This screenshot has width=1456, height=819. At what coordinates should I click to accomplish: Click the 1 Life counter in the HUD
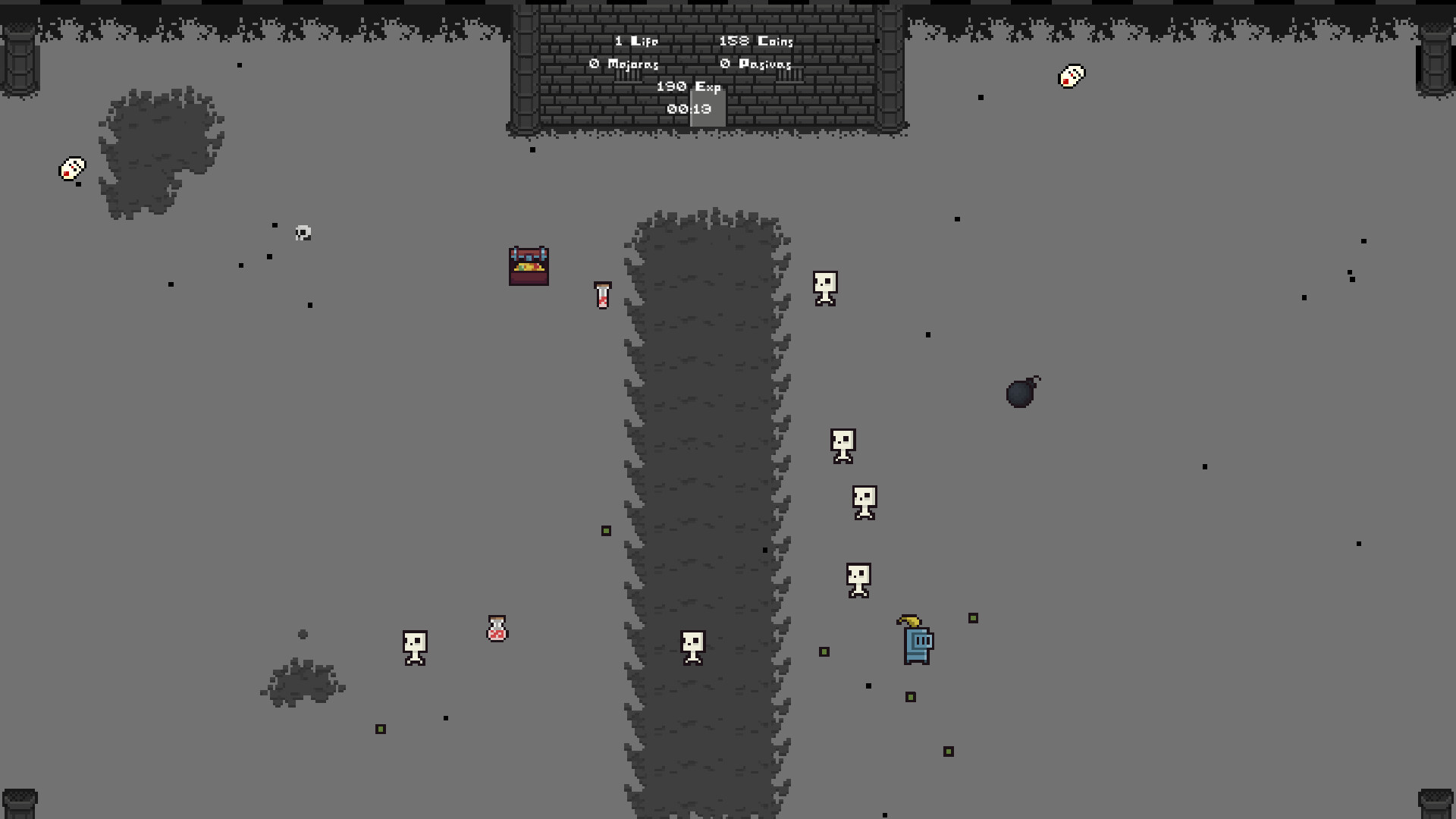click(635, 41)
